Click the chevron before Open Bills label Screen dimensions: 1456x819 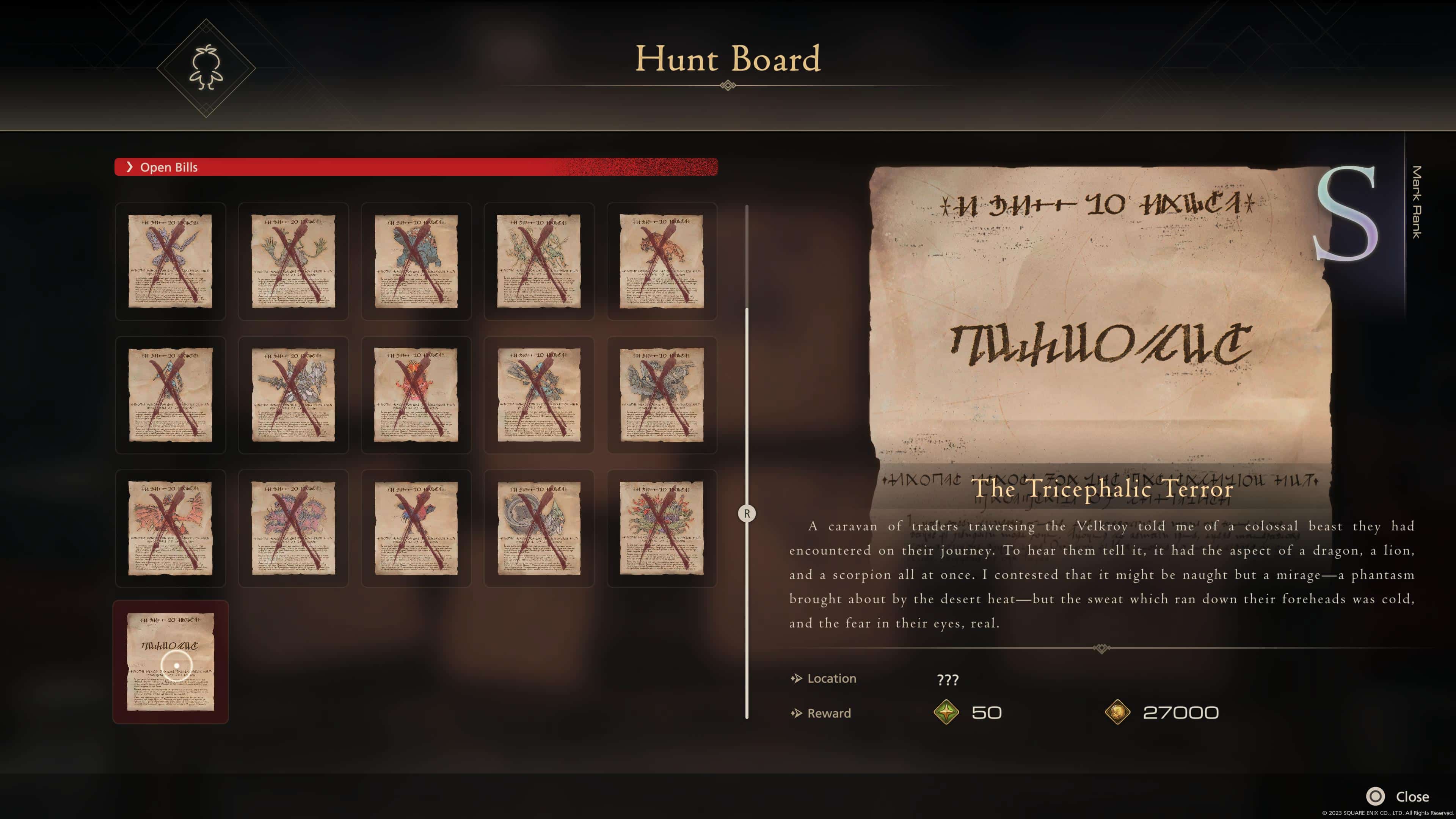(x=130, y=167)
